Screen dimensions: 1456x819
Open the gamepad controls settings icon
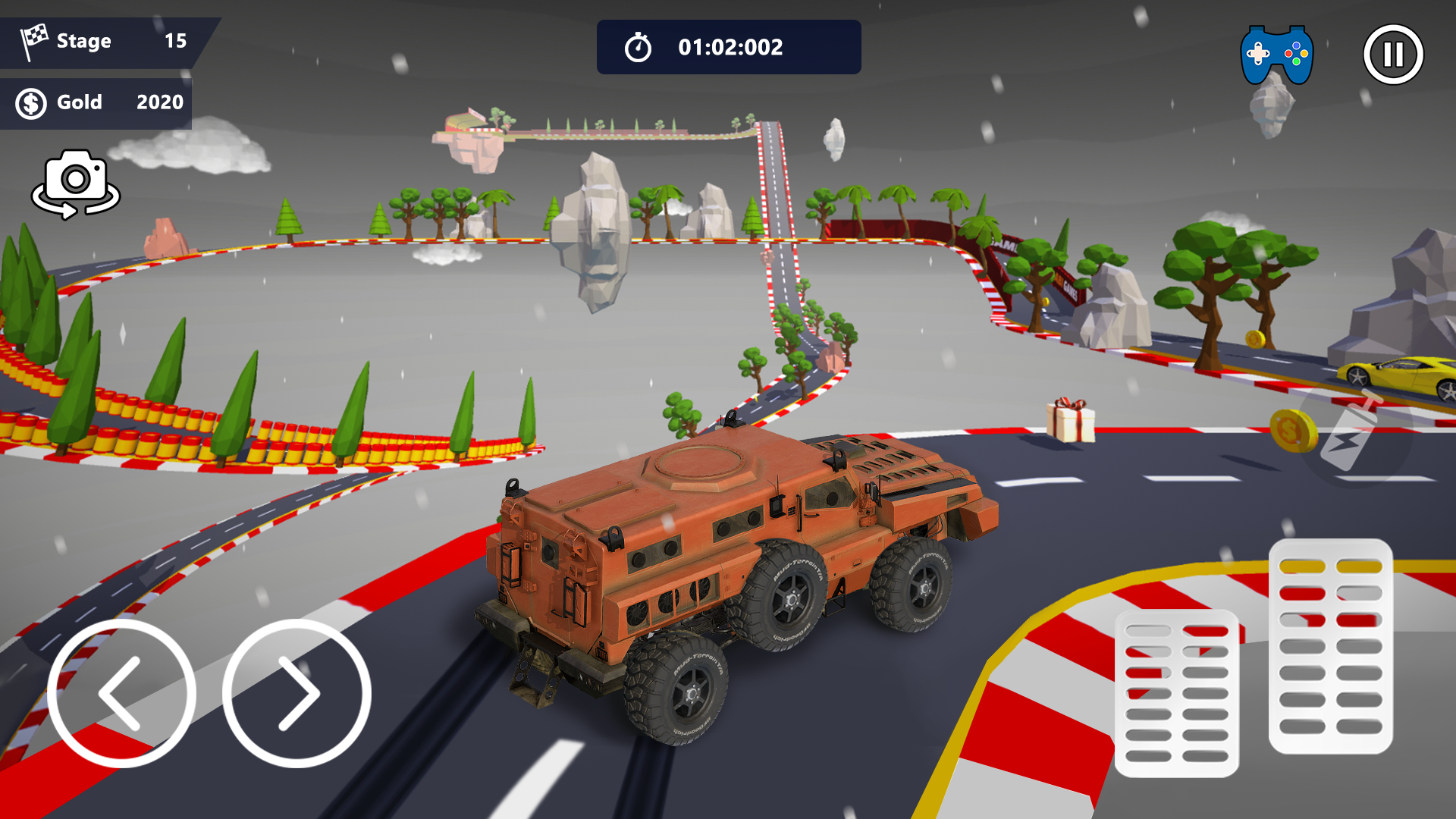(x=1279, y=53)
